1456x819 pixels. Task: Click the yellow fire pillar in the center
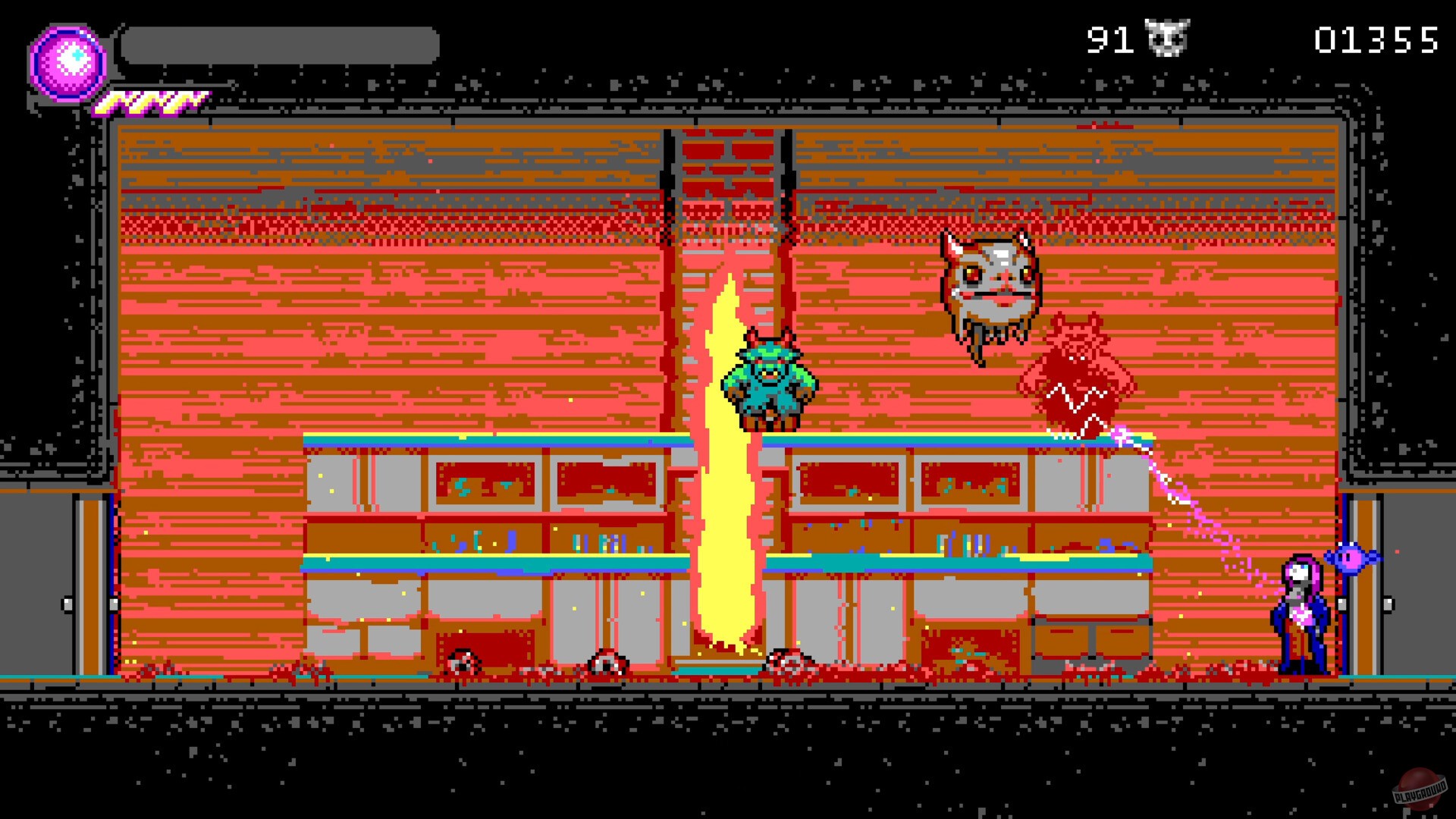tap(728, 493)
